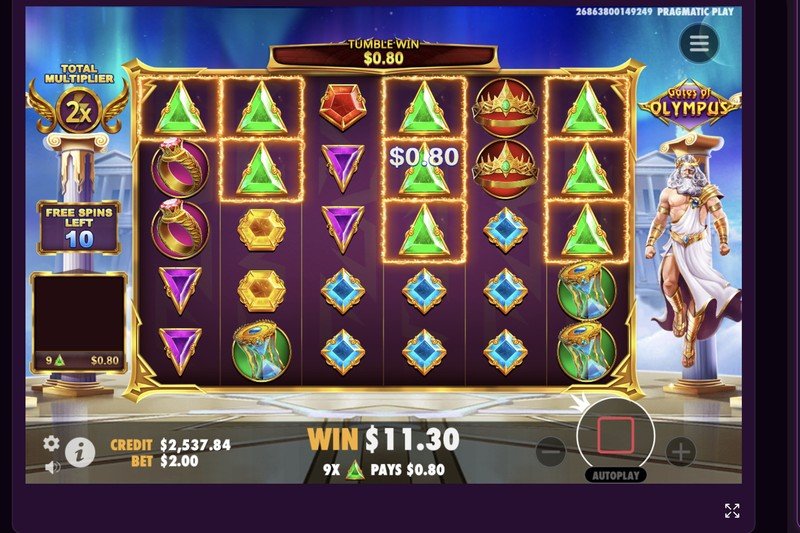Toggle the sound speaker icon
800x533 pixels.
coord(52,466)
